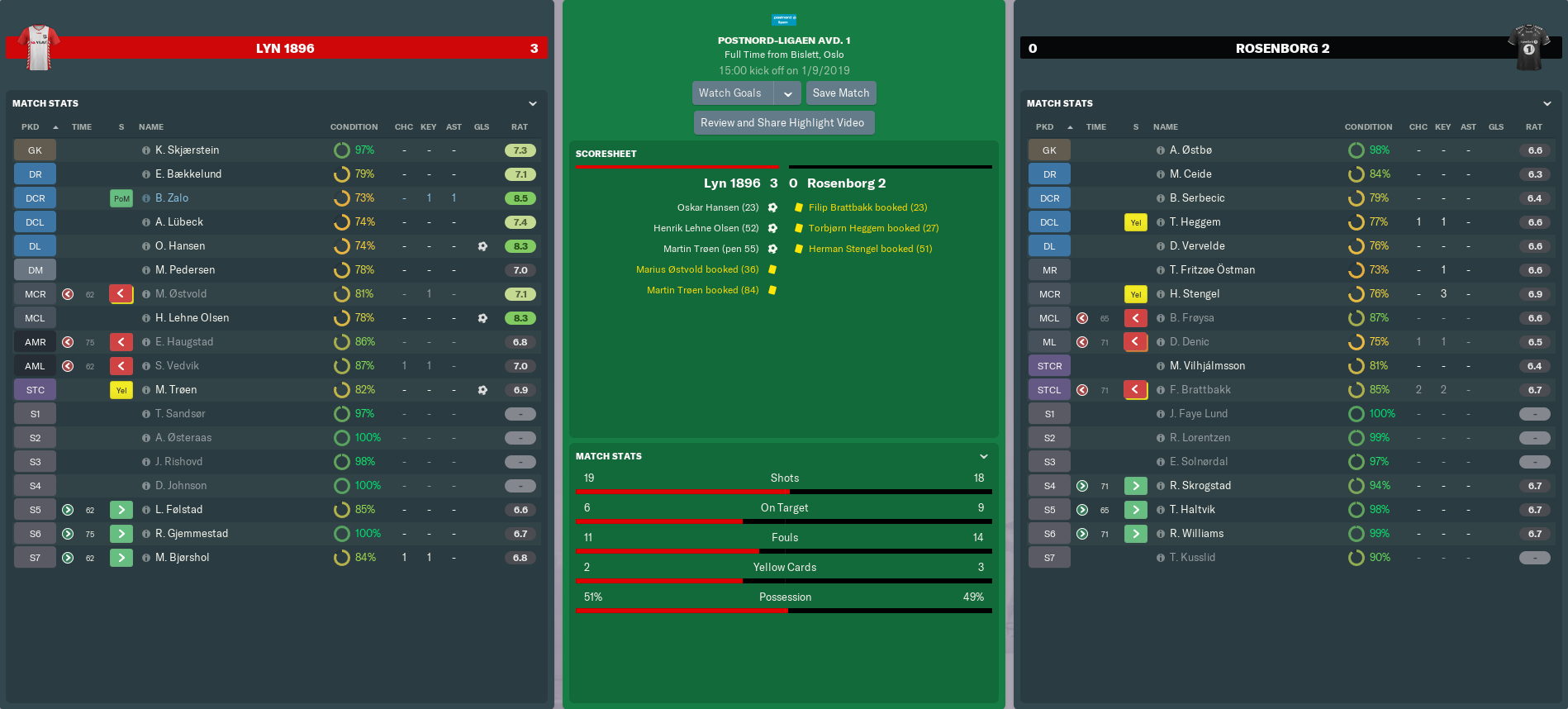
Task: Open the Rosenborg 2 team header
Action: click(1282, 49)
